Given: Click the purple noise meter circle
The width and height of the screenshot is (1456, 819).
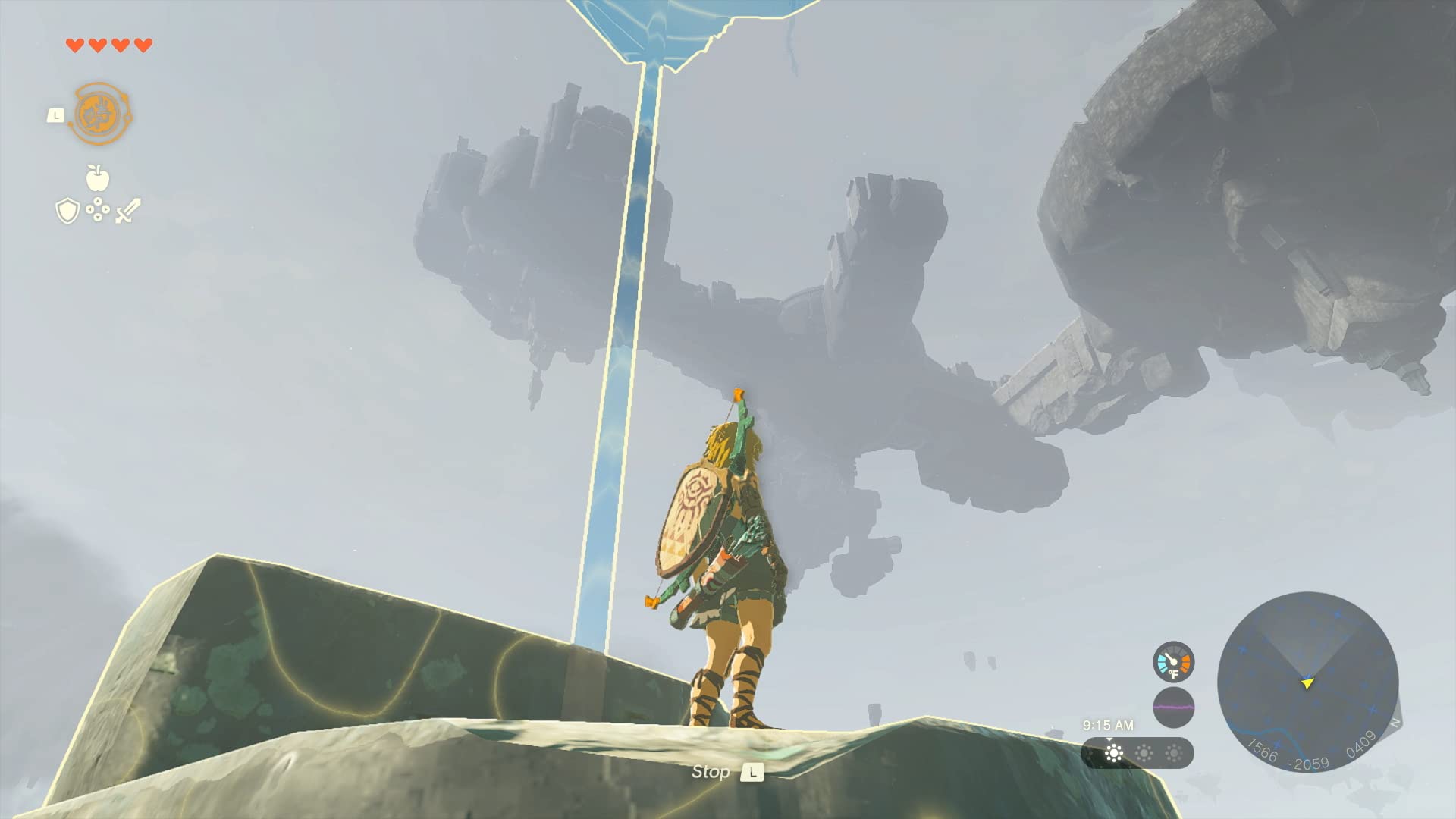Looking at the screenshot, I should point(1174,707).
